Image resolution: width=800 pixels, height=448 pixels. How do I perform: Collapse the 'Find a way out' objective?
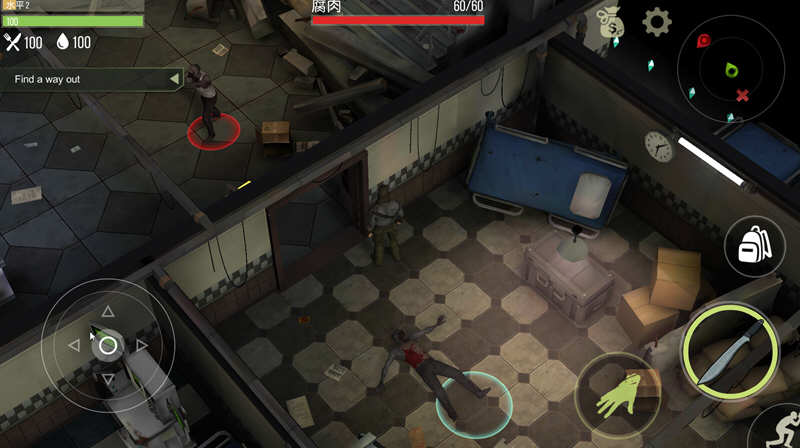tap(174, 79)
